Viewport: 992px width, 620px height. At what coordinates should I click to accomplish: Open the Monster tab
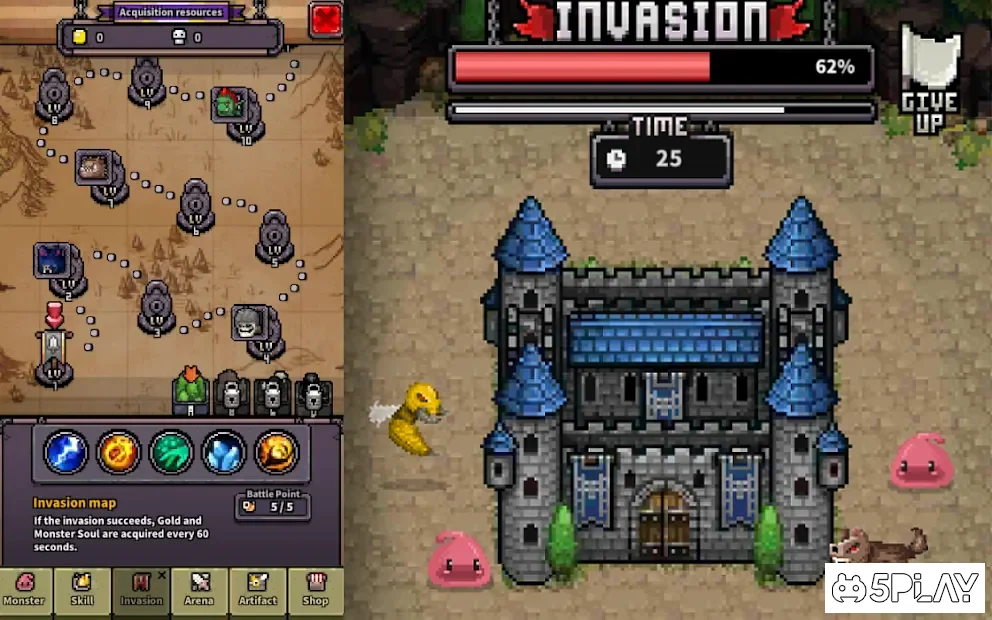(x=24, y=590)
